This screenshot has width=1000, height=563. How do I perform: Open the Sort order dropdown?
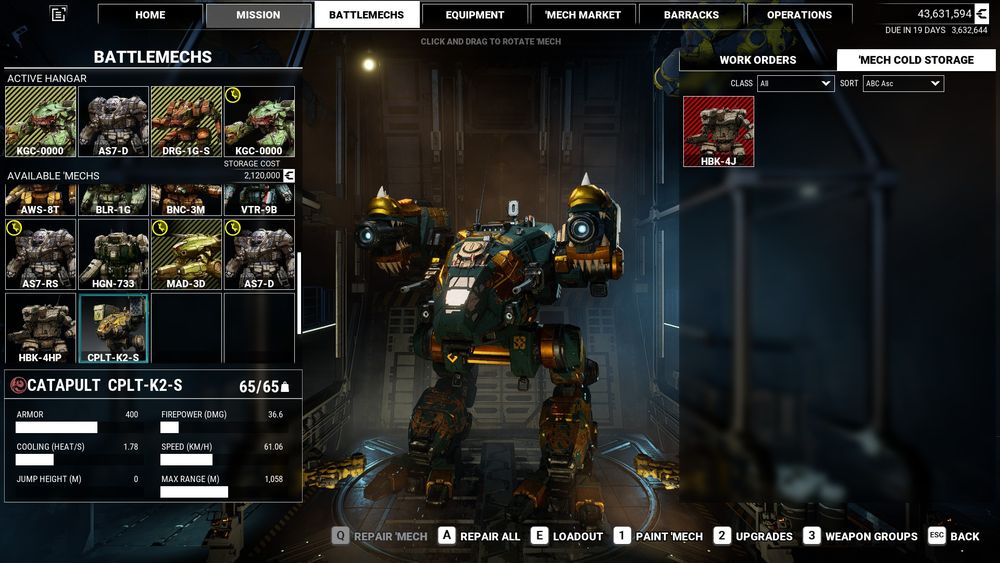(x=903, y=84)
